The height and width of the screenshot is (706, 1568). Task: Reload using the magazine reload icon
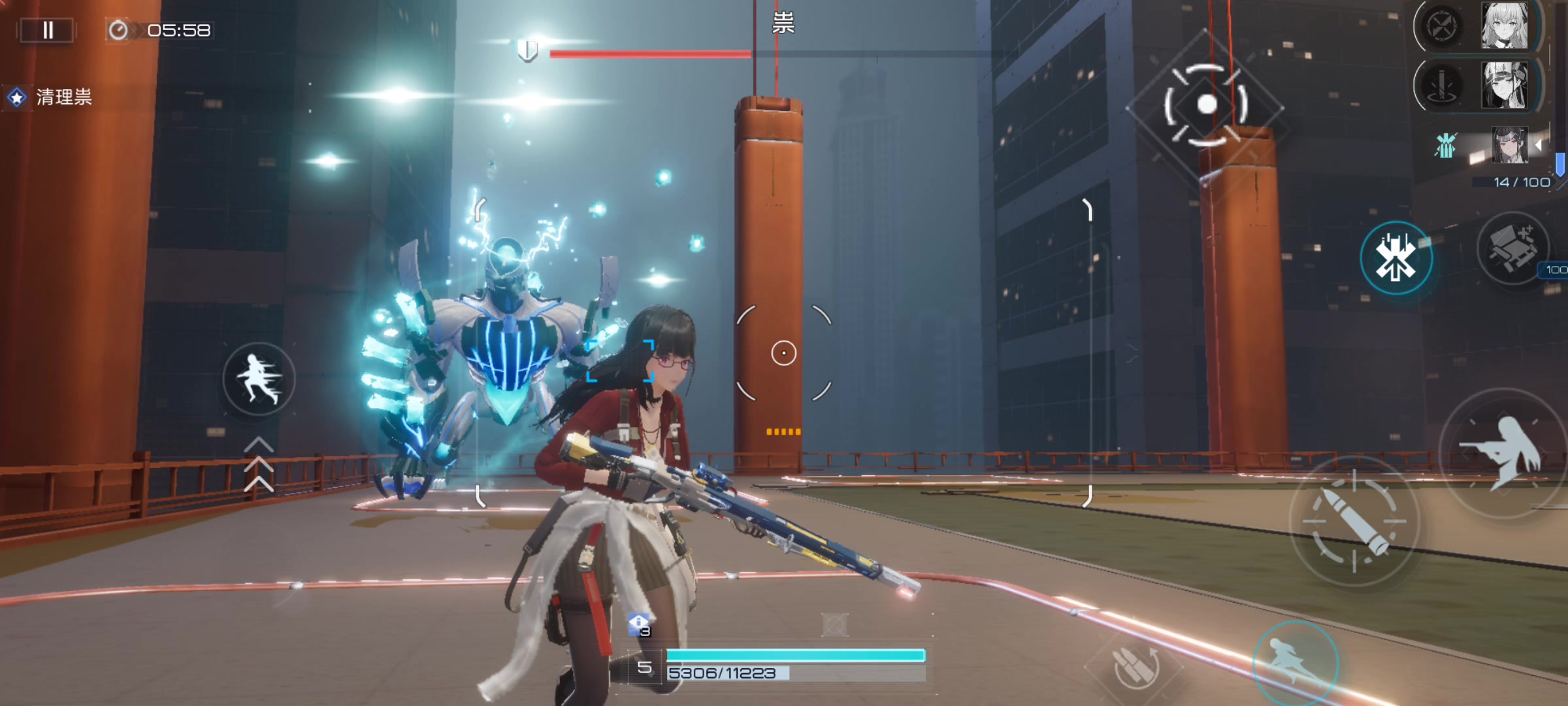(x=1135, y=667)
